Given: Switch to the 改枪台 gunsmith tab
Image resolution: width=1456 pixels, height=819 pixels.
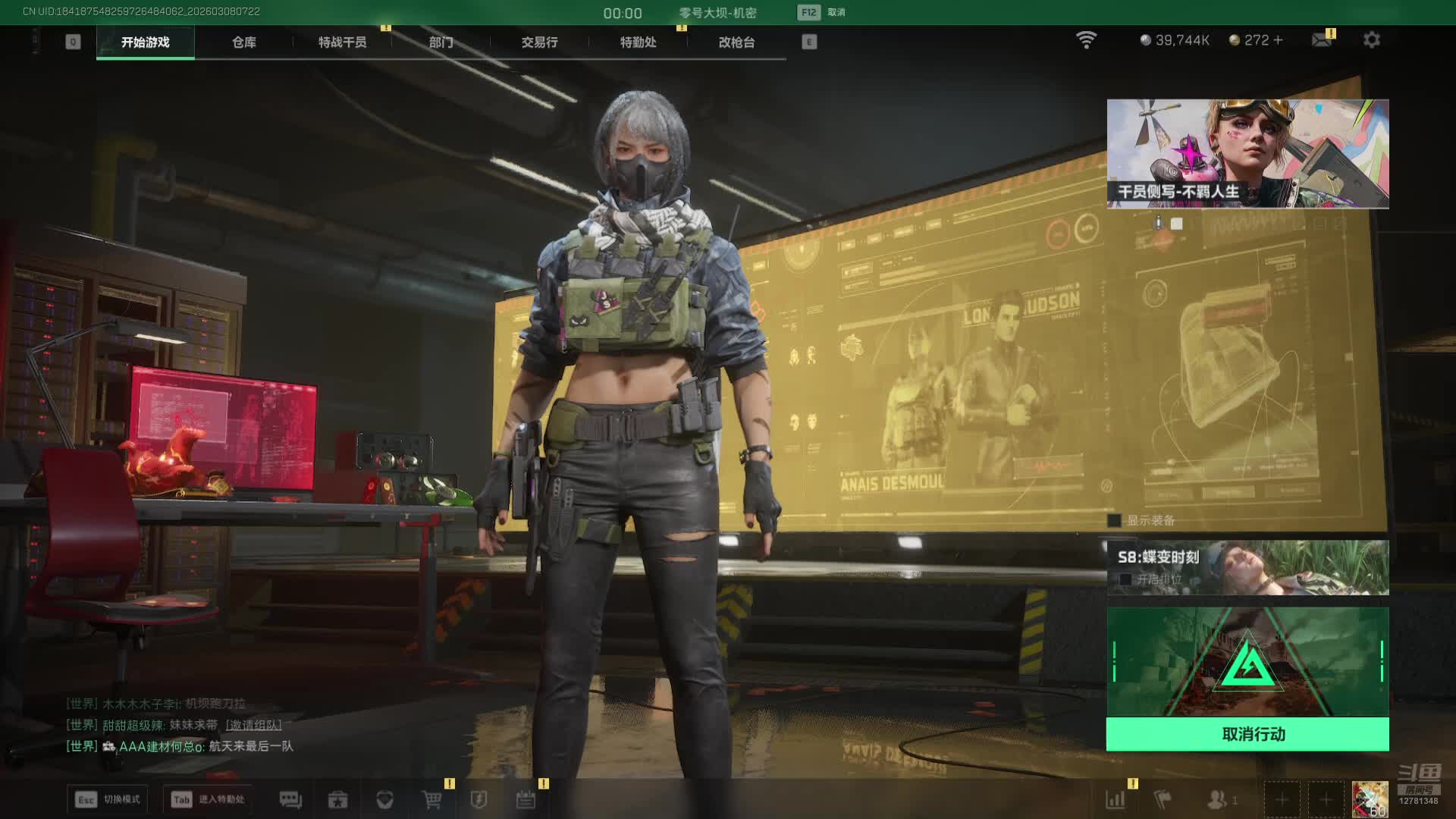Looking at the screenshot, I should coord(737,42).
